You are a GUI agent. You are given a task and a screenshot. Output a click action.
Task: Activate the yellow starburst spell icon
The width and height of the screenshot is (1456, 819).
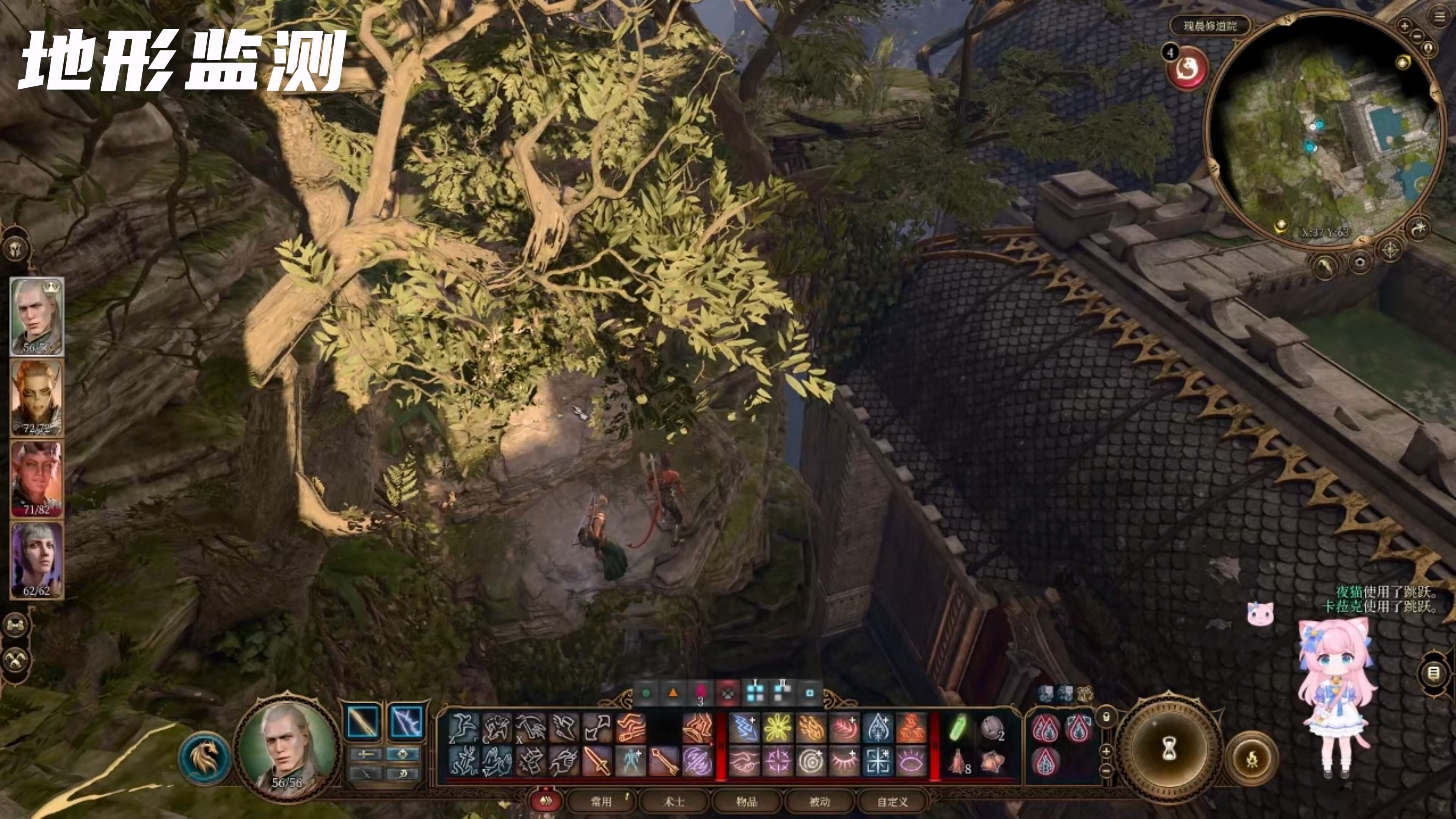pos(778,728)
